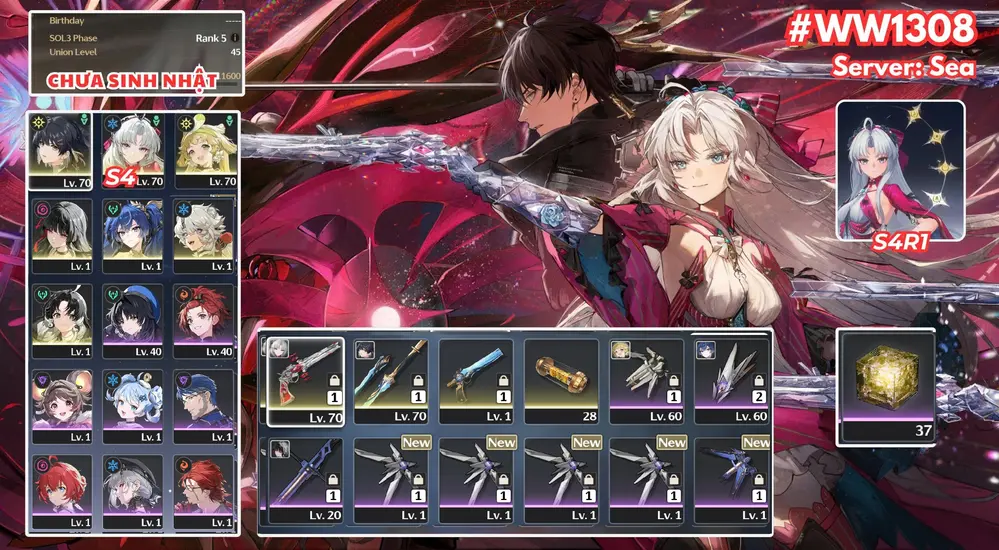Click the info icon beside Rank 5
999x550 pixels.
pyautogui.click(x=234, y=38)
